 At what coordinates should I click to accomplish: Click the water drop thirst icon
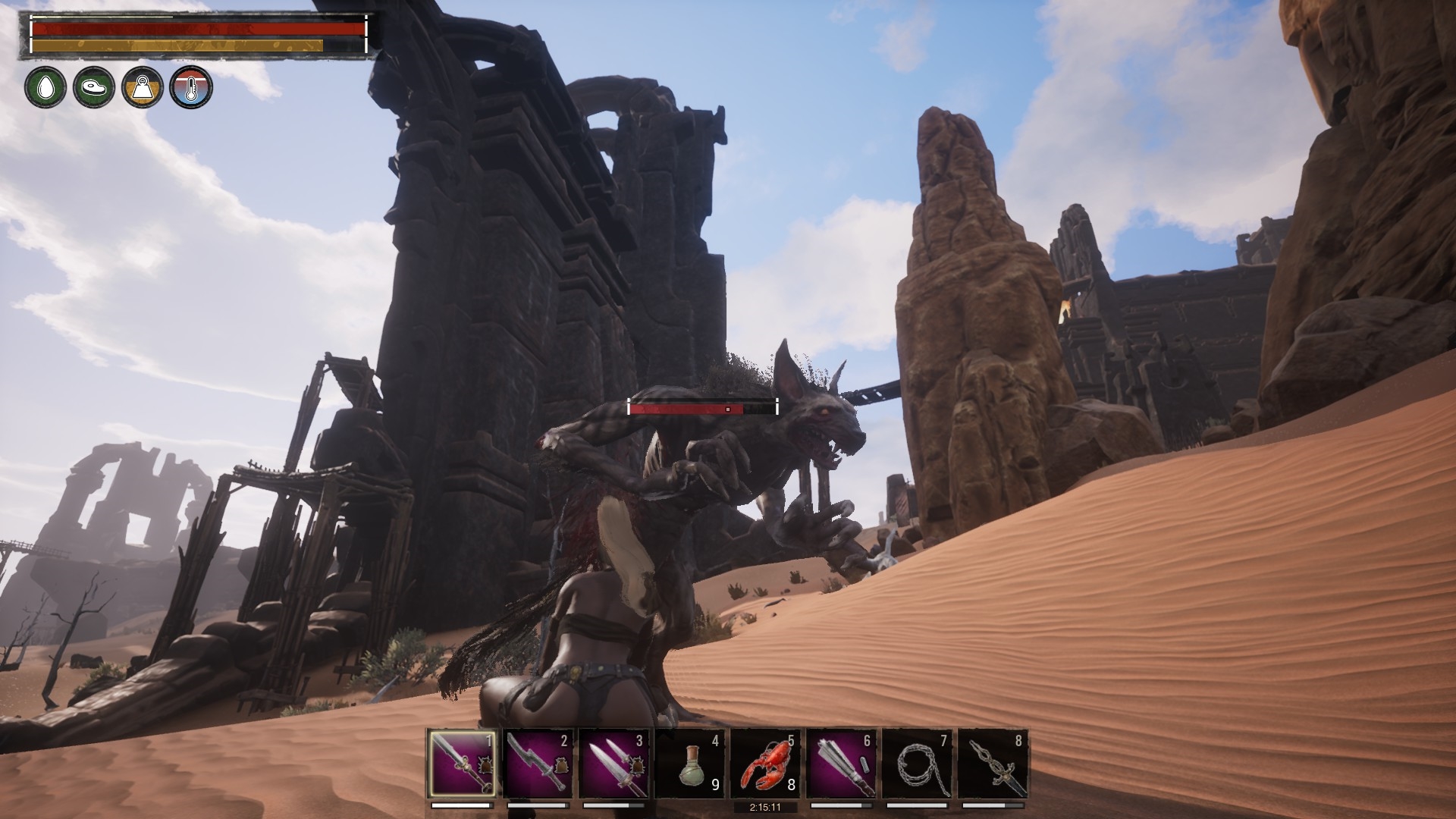[45, 86]
